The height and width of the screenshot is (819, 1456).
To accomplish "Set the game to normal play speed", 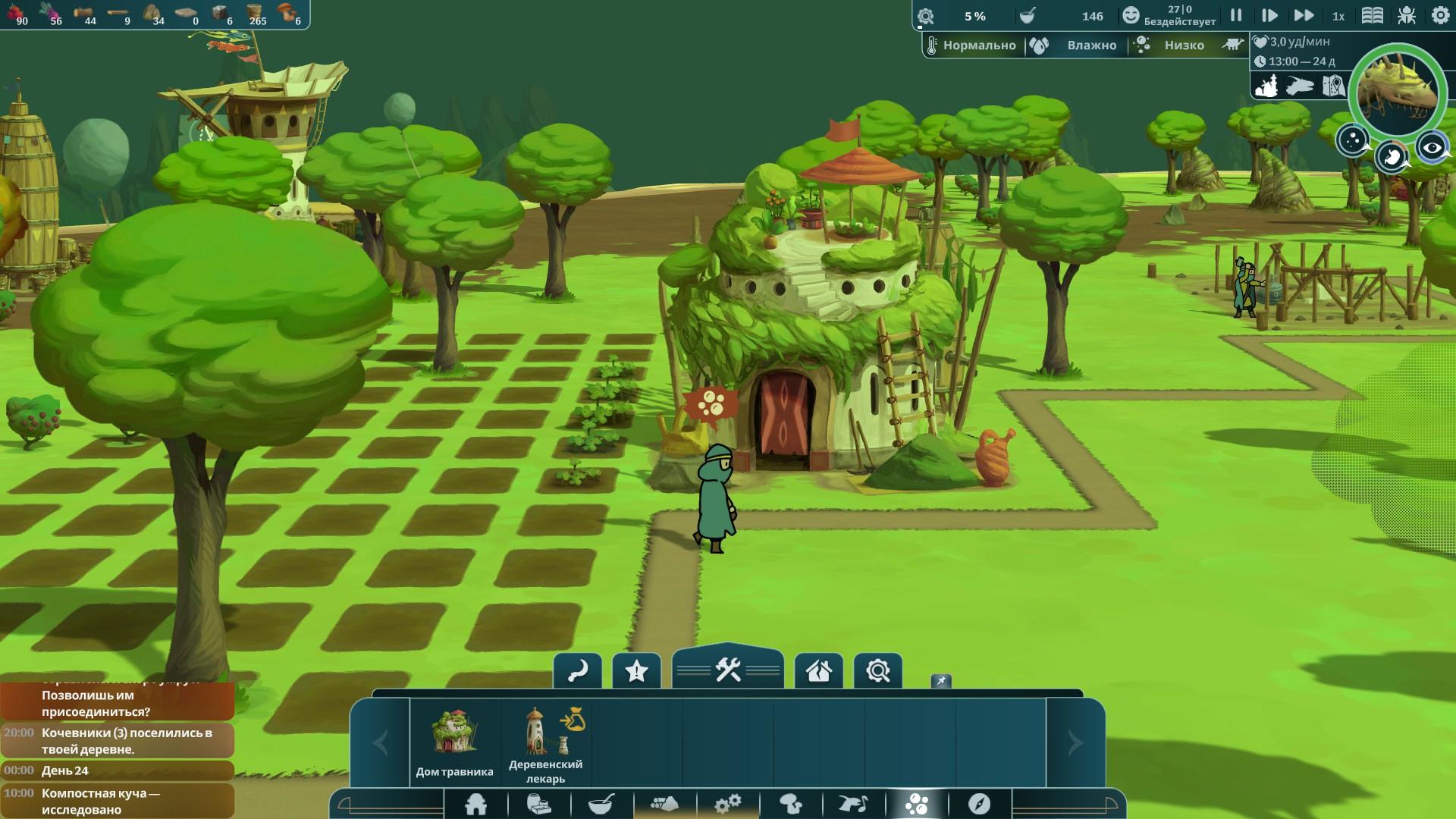I will tap(1269, 15).
